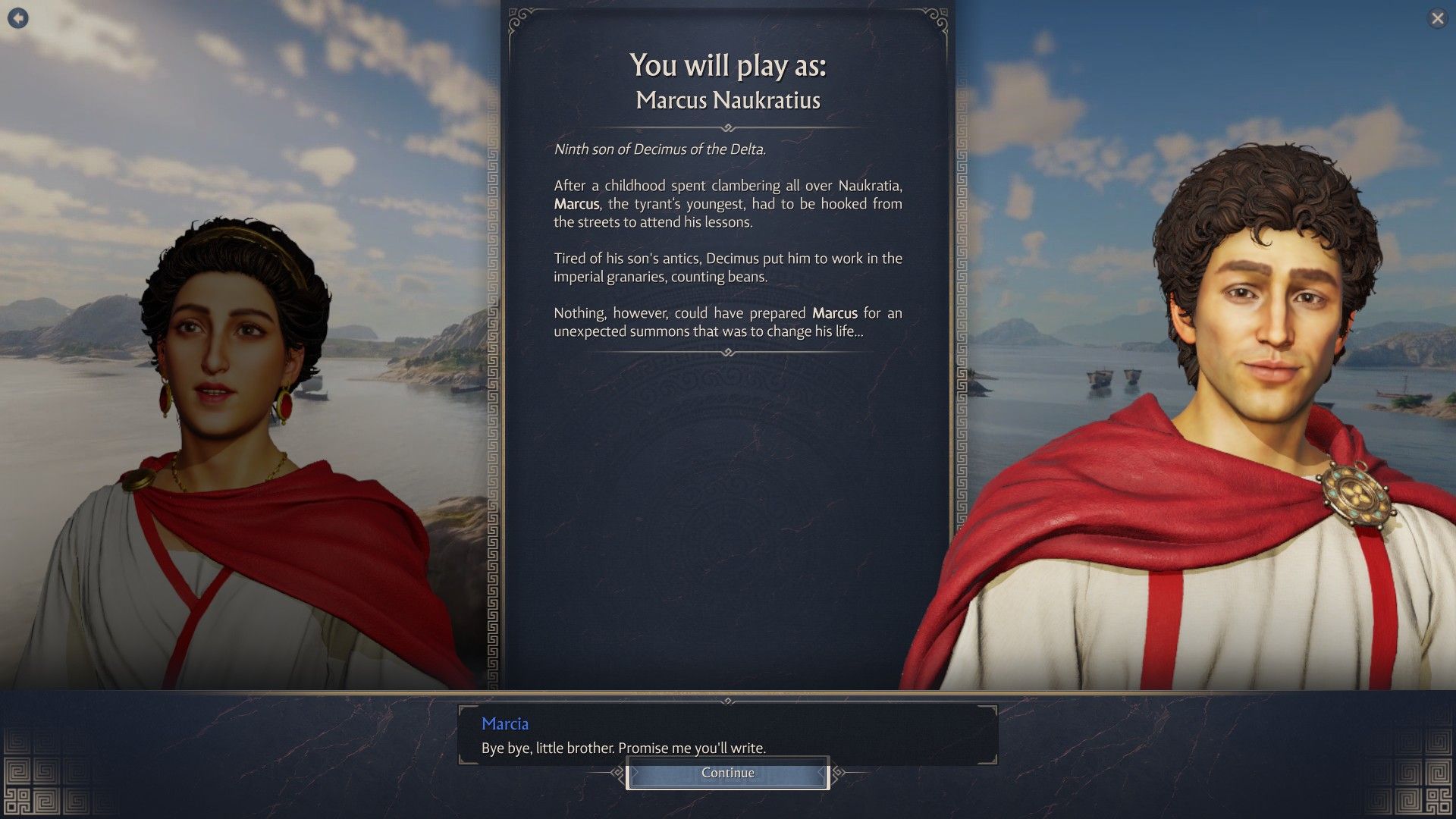Go back with the arrow button
Viewport: 1456px width, 819px height.
[x=18, y=18]
